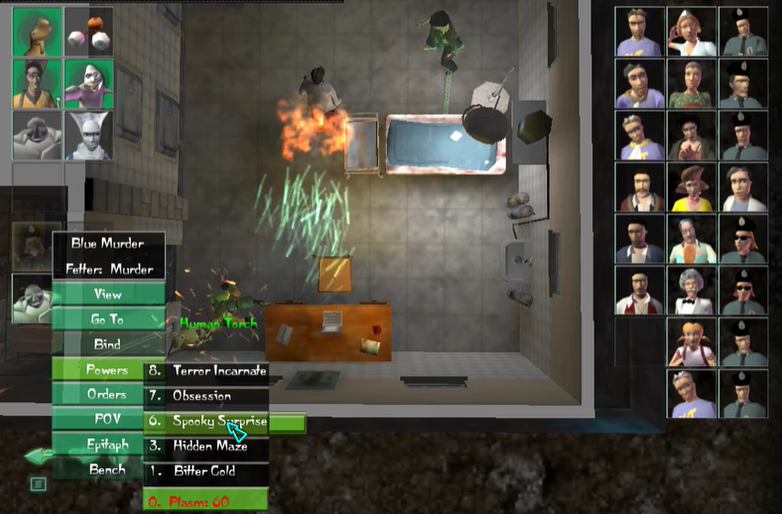The width and height of the screenshot is (782, 514).
Task: Select the ghost with pointed white headdress
Action: pyautogui.click(x=88, y=135)
